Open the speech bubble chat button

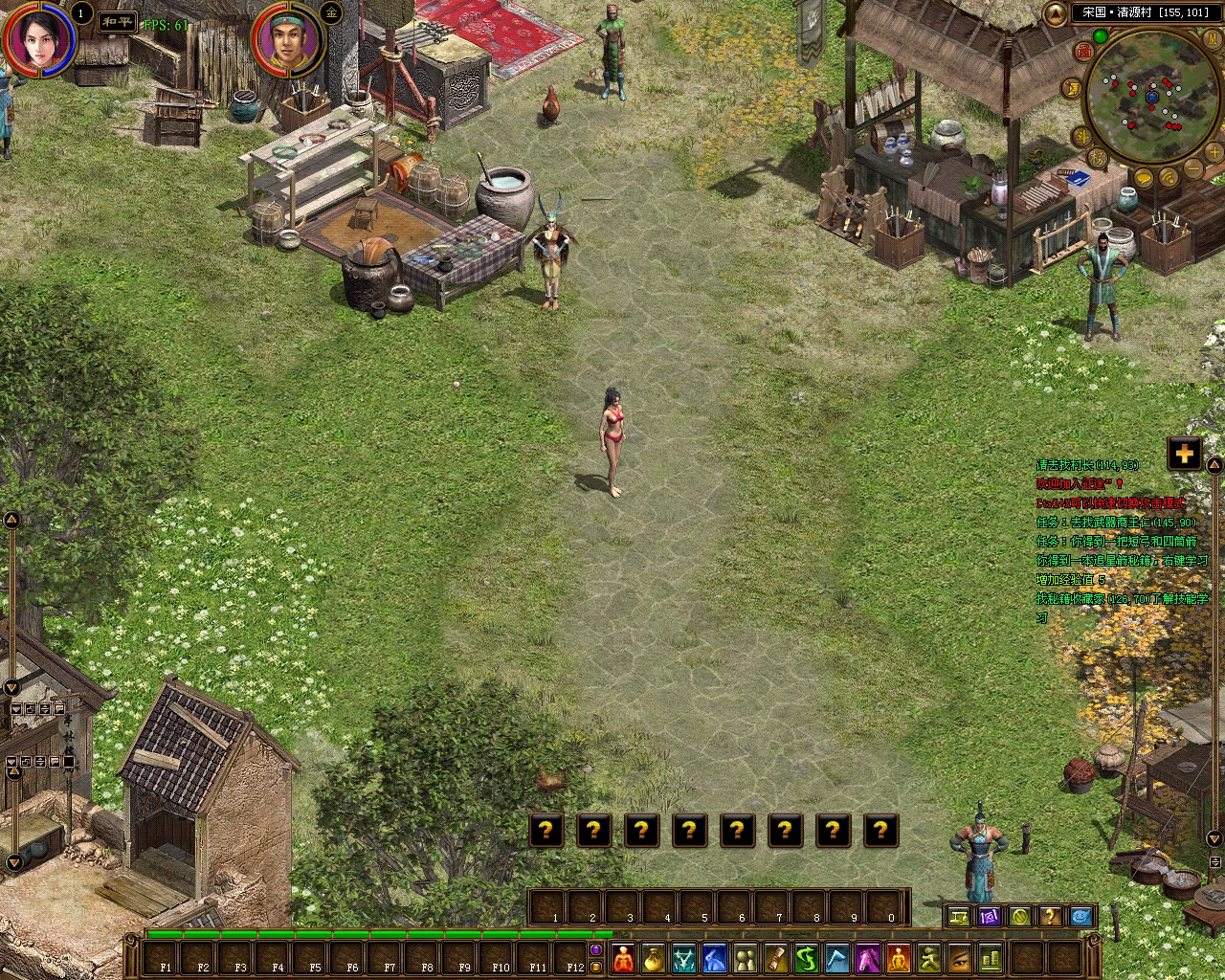1144,178
